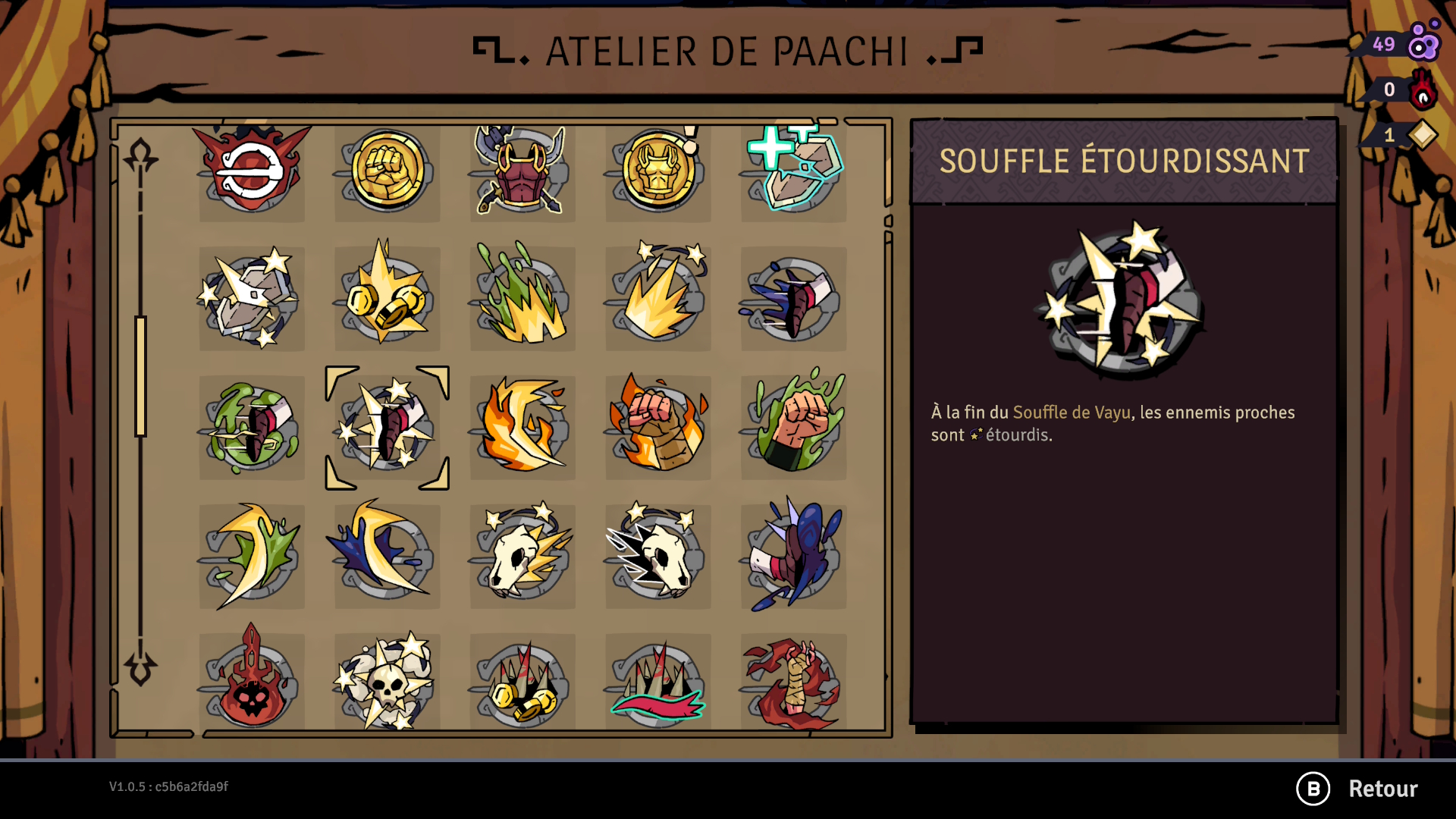The image size is (1456, 819).
Task: Select the red armor with crossed weapons
Action: tap(522, 171)
